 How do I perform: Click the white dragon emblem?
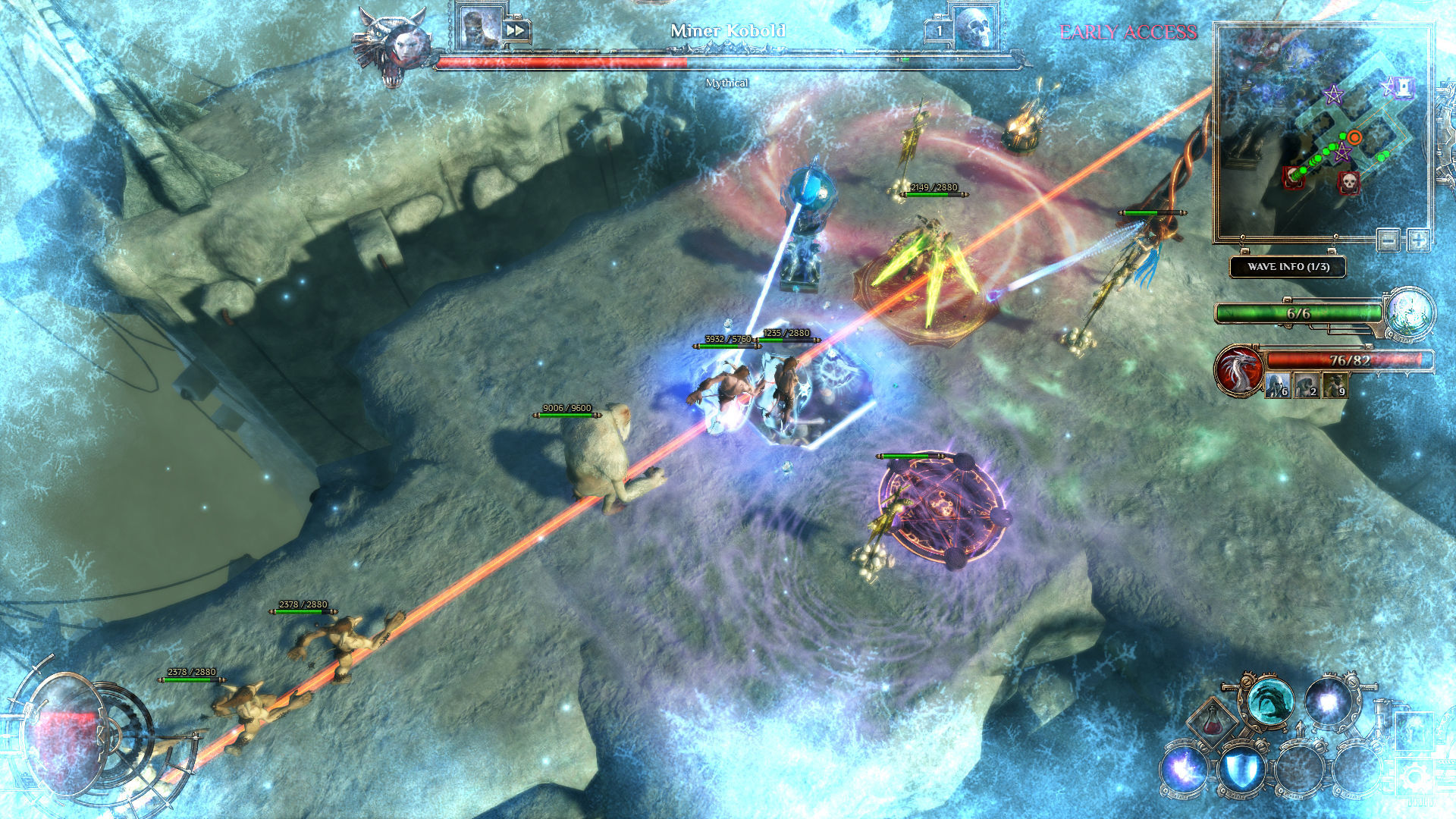pos(1238,371)
